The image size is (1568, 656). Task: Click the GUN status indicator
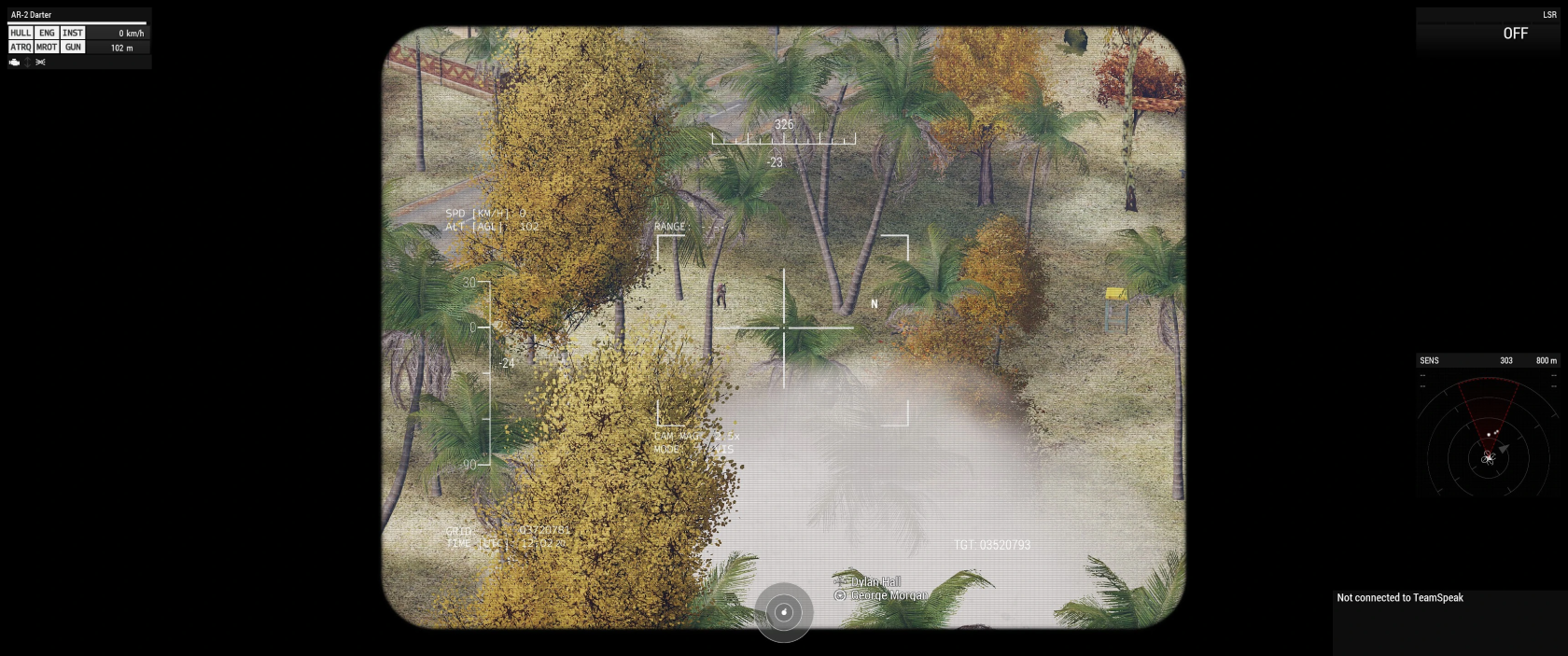tap(73, 48)
